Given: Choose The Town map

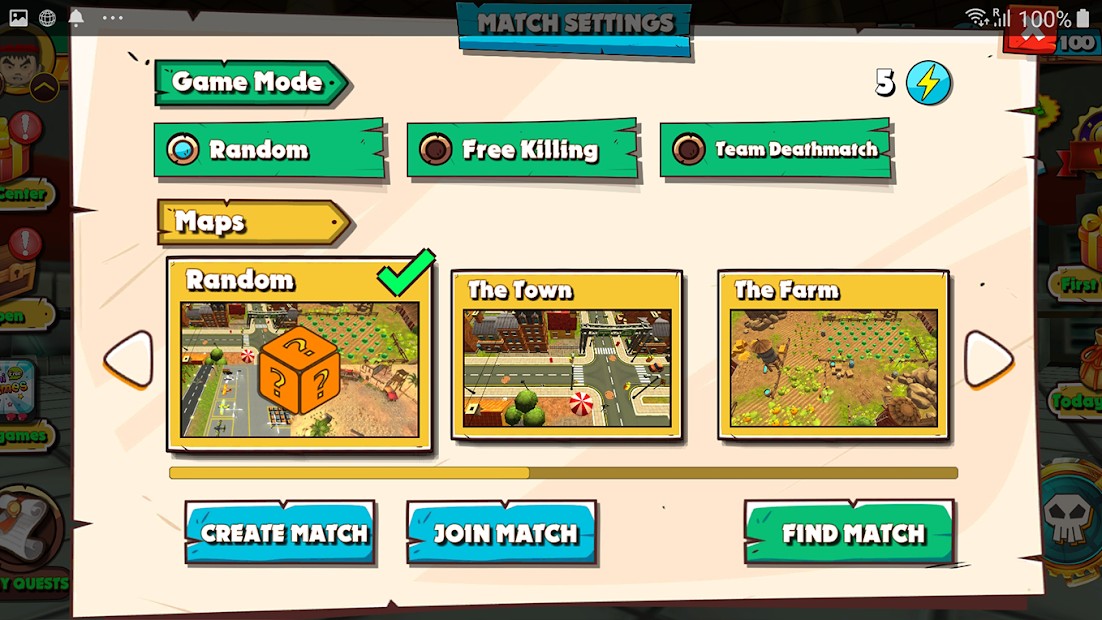Looking at the screenshot, I should click(x=567, y=355).
